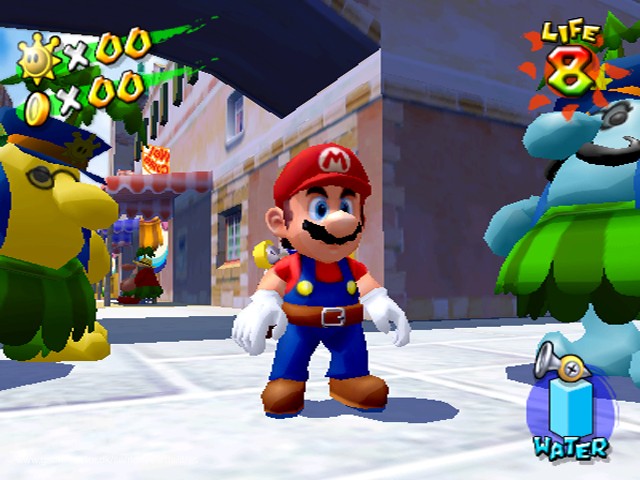This screenshot has width=640, height=480.
Task: Select the gold coin counter icon
Action: tap(39, 105)
